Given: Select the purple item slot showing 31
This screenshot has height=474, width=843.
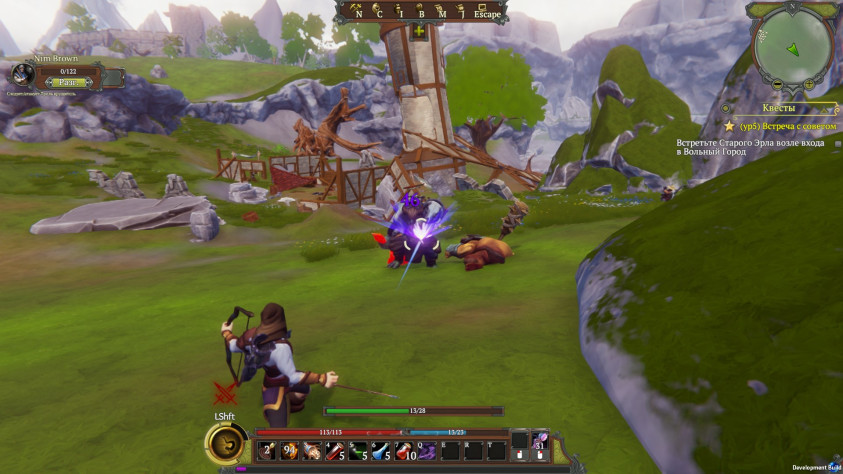Looking at the screenshot, I should point(540,442).
